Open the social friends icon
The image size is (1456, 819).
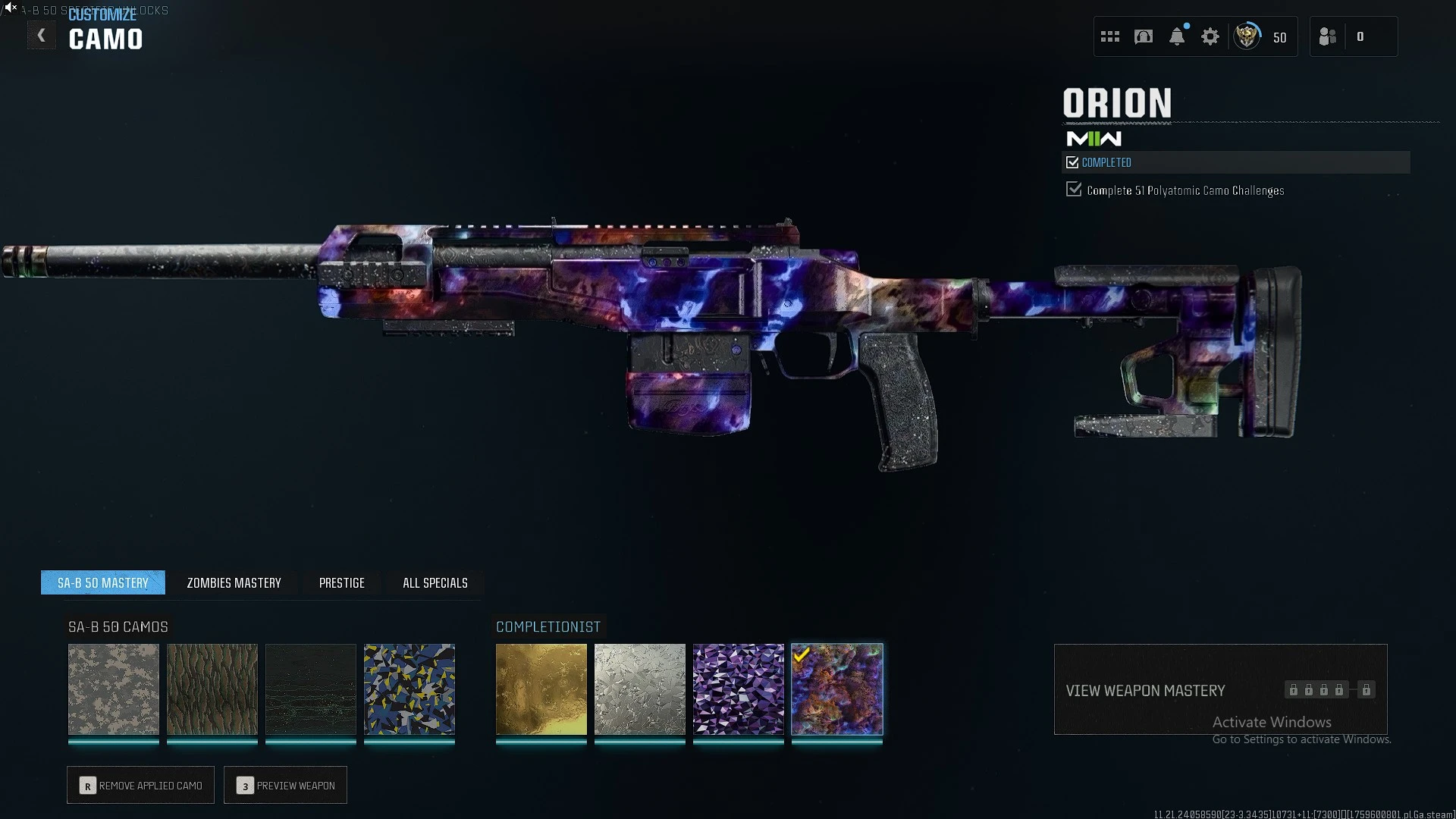point(1328,36)
